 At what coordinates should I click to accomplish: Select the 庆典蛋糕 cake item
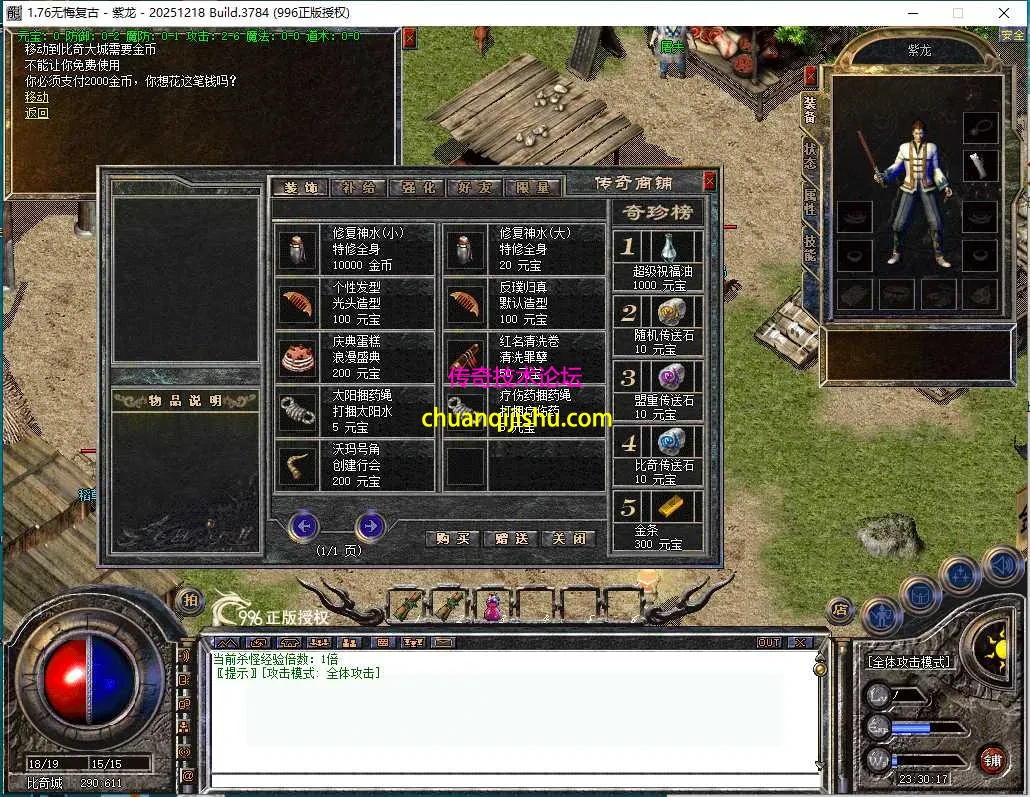click(355, 357)
